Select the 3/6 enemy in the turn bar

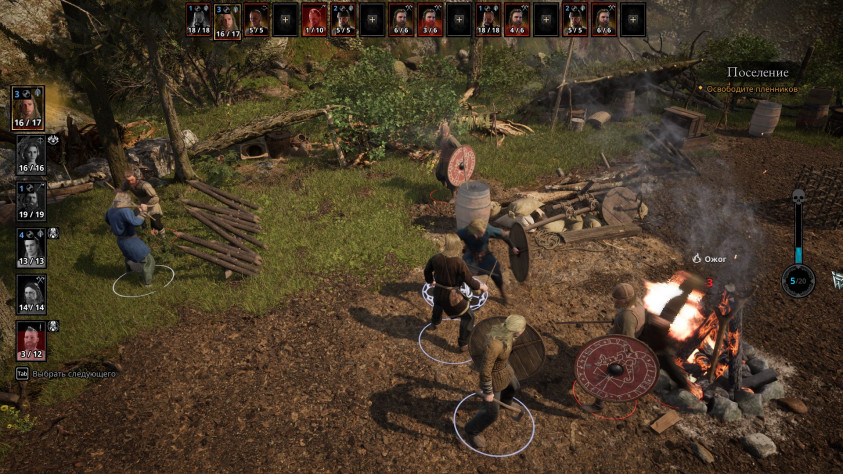coord(431,19)
